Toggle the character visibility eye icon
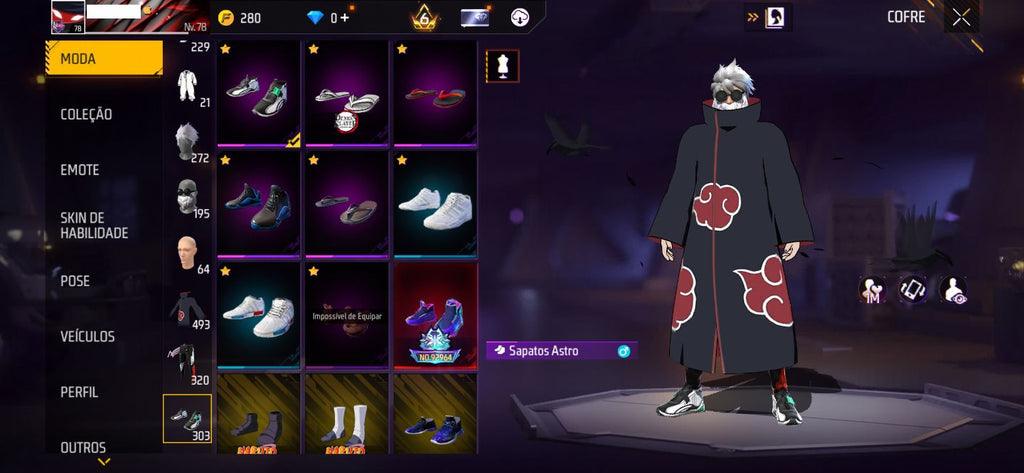Viewport: 1024px width, 473px height. (954, 291)
